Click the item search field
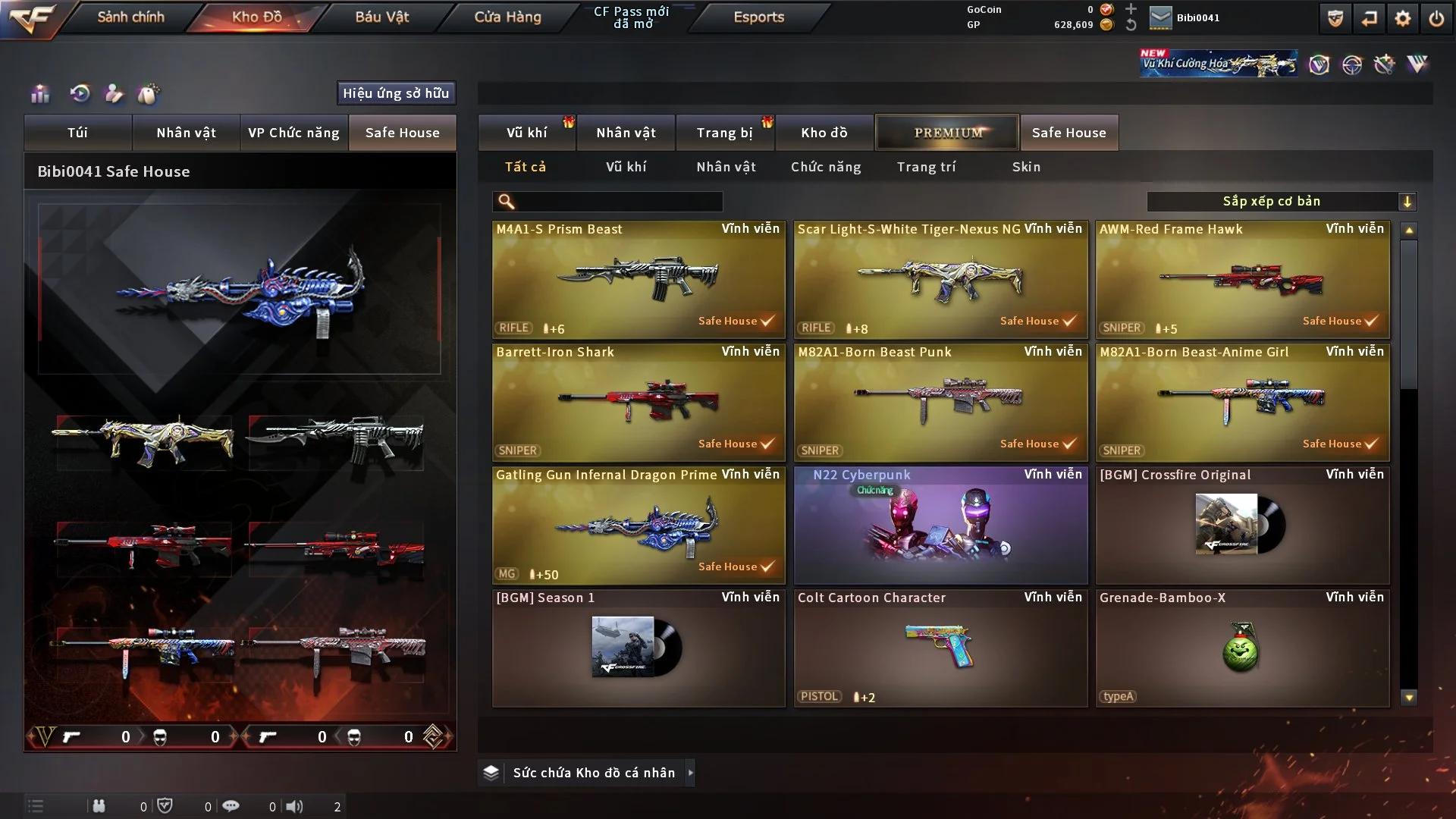Image resolution: width=1456 pixels, height=819 pixels. [618, 202]
